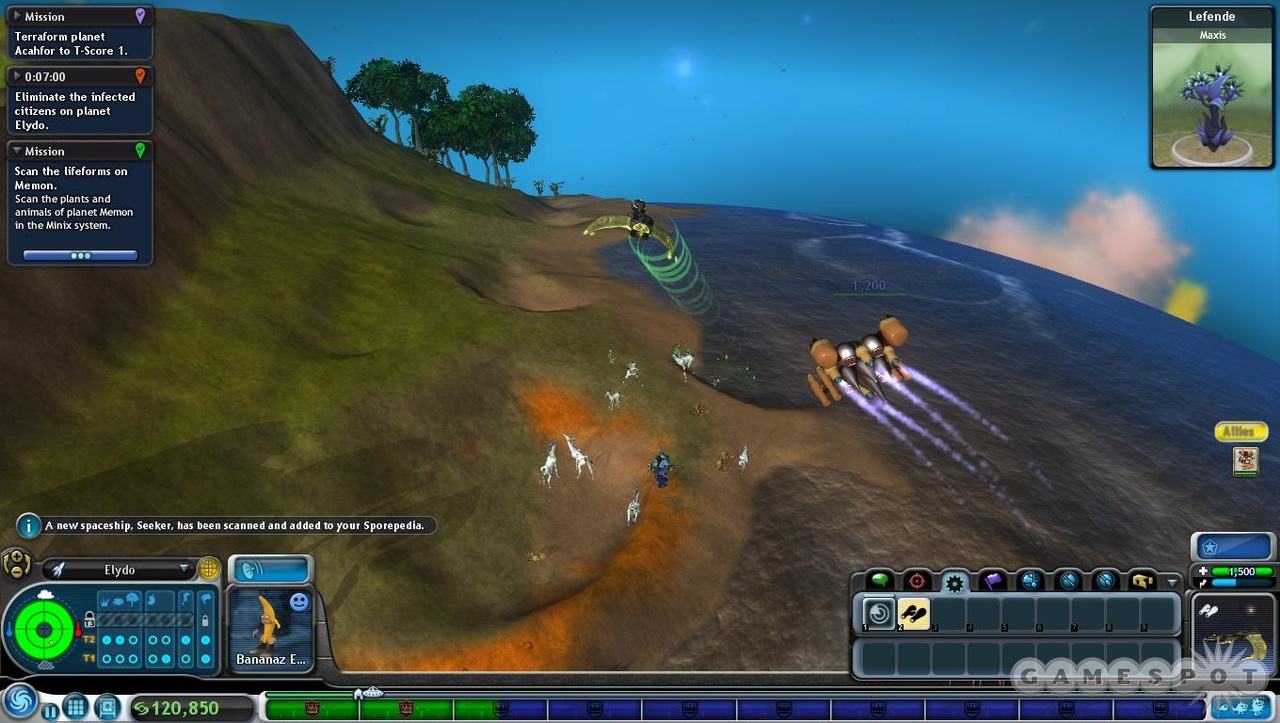The width and height of the screenshot is (1280, 723).
Task: Open the communications dish button
Action: point(270,570)
